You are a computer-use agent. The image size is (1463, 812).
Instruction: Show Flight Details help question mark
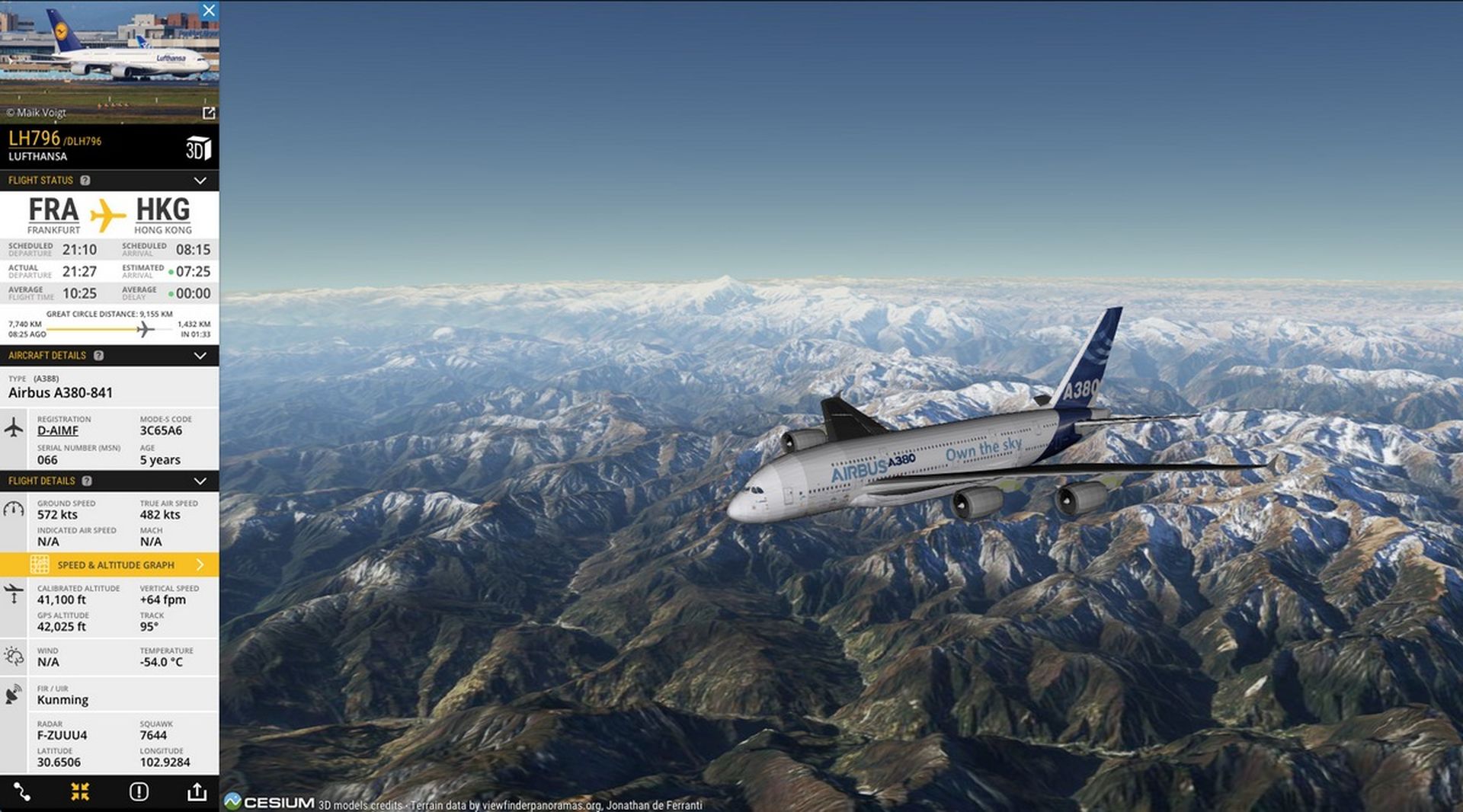point(87,481)
